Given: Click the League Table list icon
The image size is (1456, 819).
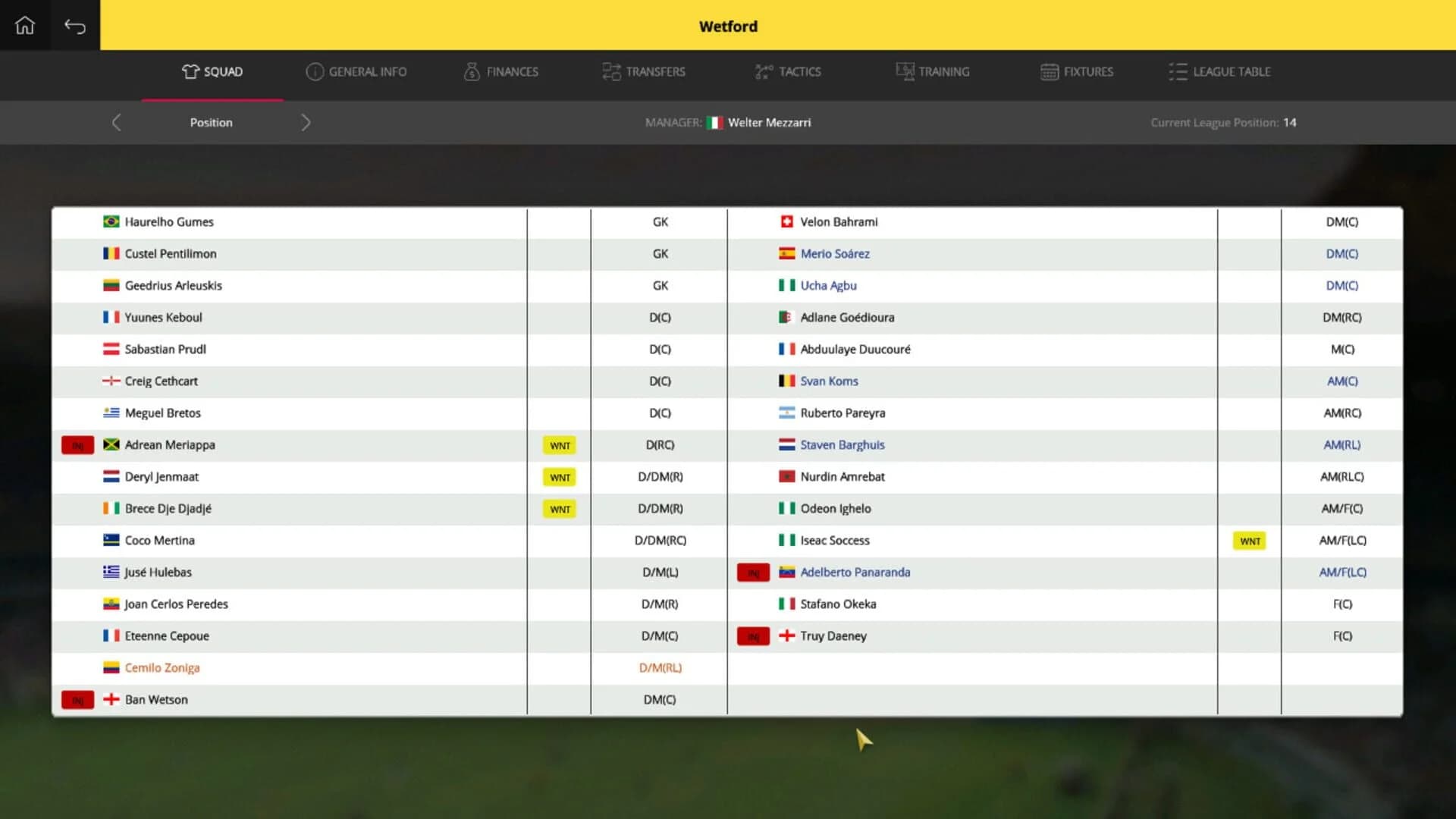Looking at the screenshot, I should 1178,71.
